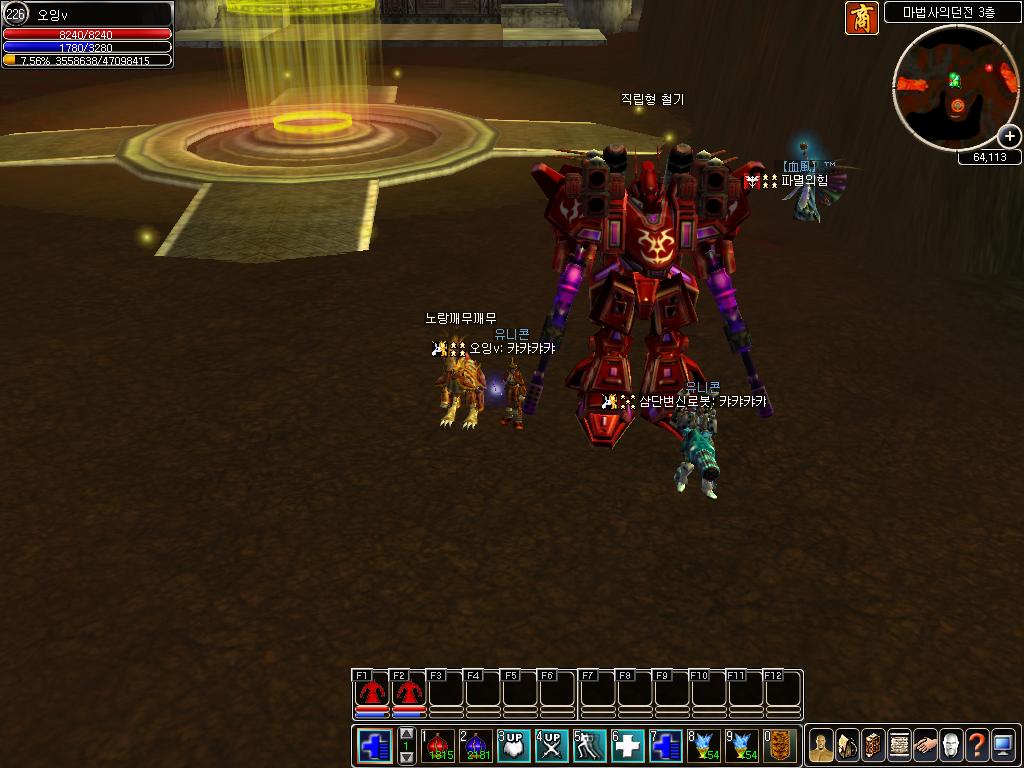Click the circular dungeon minimap
The width and height of the screenshot is (1024, 768).
click(x=955, y=88)
